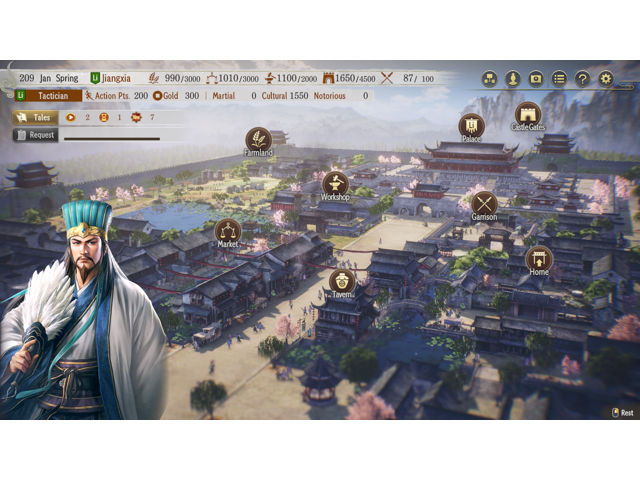Go to the Tavern

(x=342, y=281)
